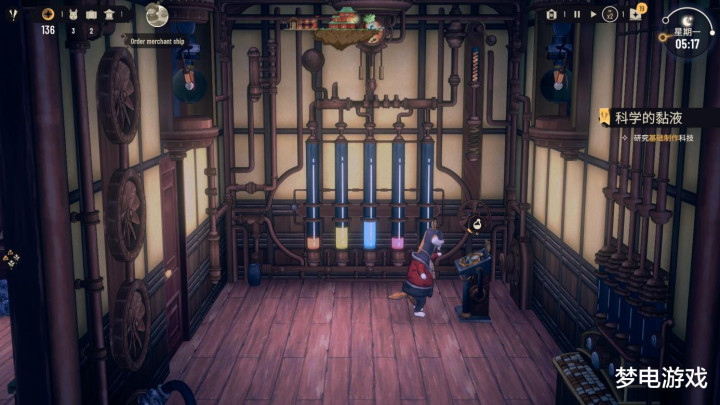This screenshot has width=720, height=405.
Task: Open the suitcase icon in the top bar
Action: pyautogui.click(x=91, y=15)
